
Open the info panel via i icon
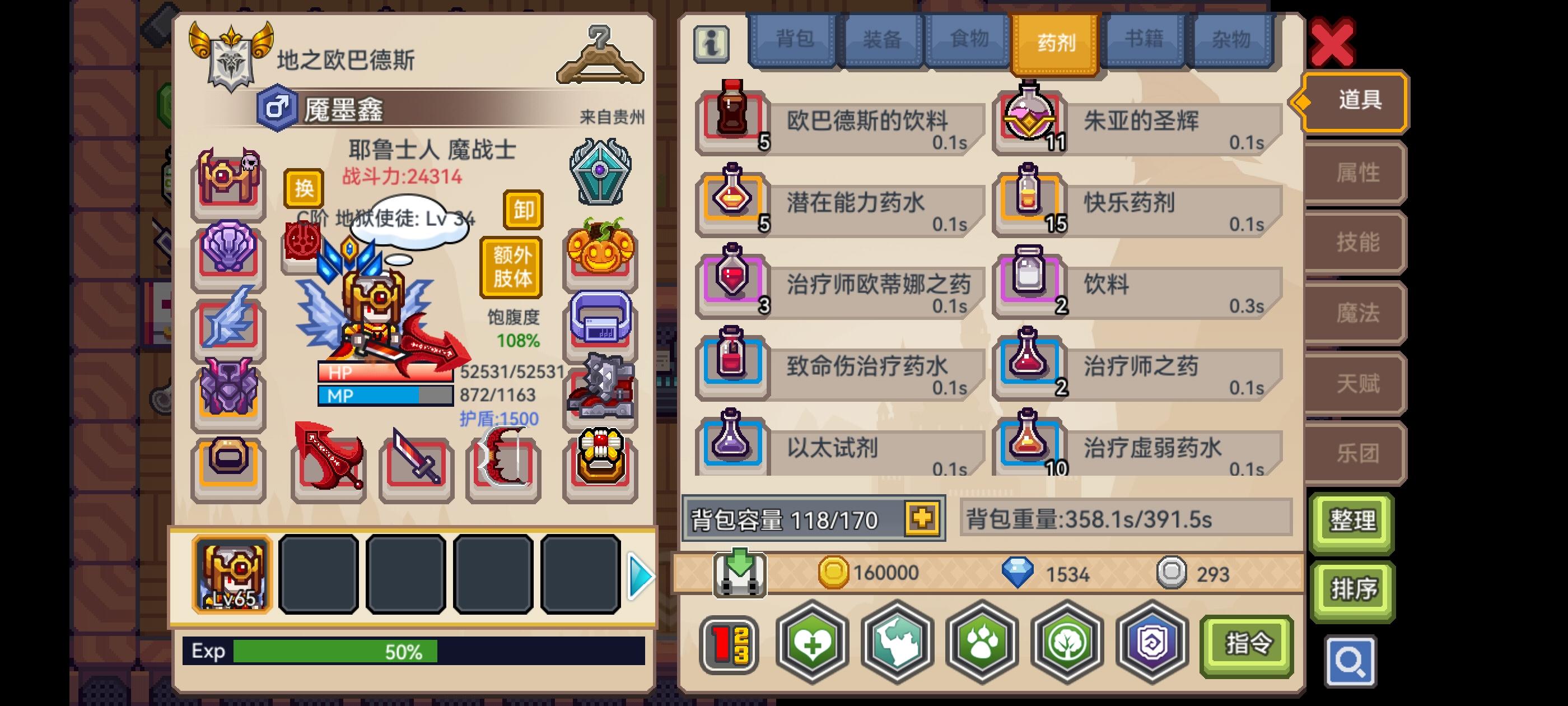(713, 44)
